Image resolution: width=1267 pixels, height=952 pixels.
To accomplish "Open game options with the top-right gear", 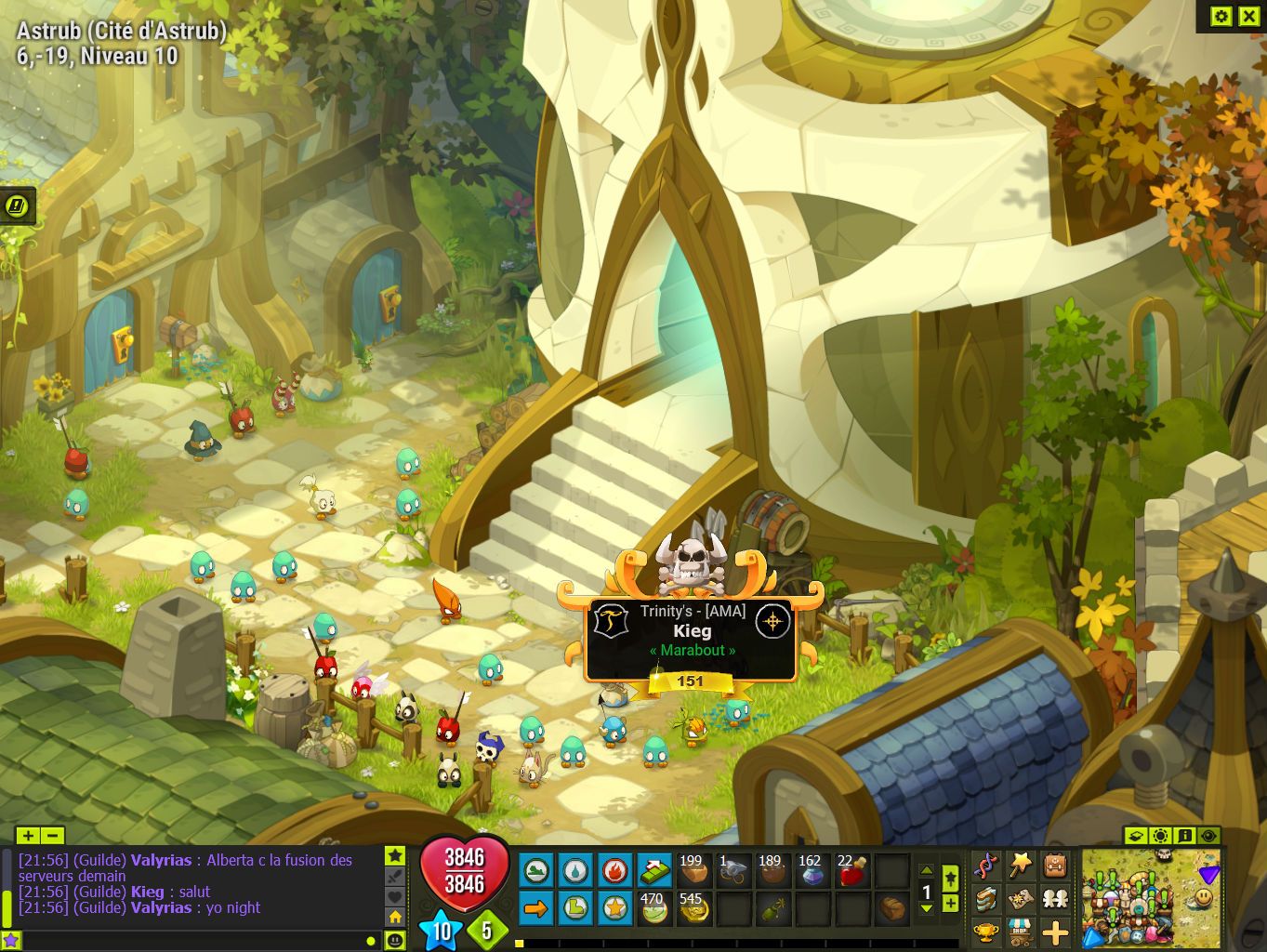I will point(1221,16).
